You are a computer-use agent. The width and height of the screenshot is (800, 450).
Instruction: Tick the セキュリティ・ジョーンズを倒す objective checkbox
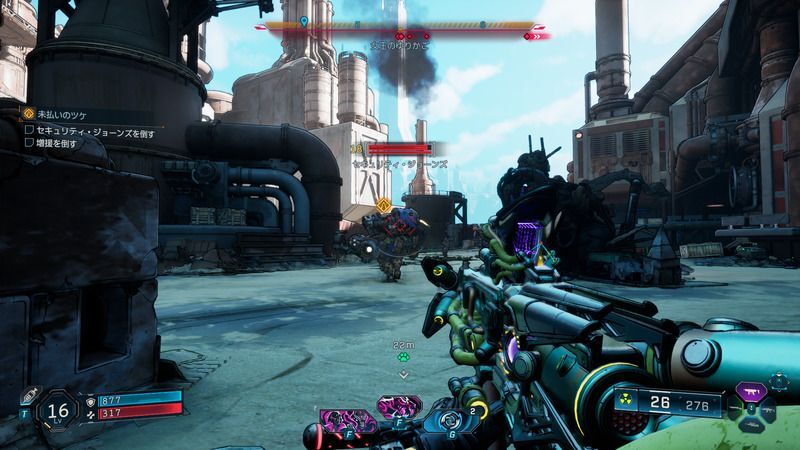tap(29, 130)
